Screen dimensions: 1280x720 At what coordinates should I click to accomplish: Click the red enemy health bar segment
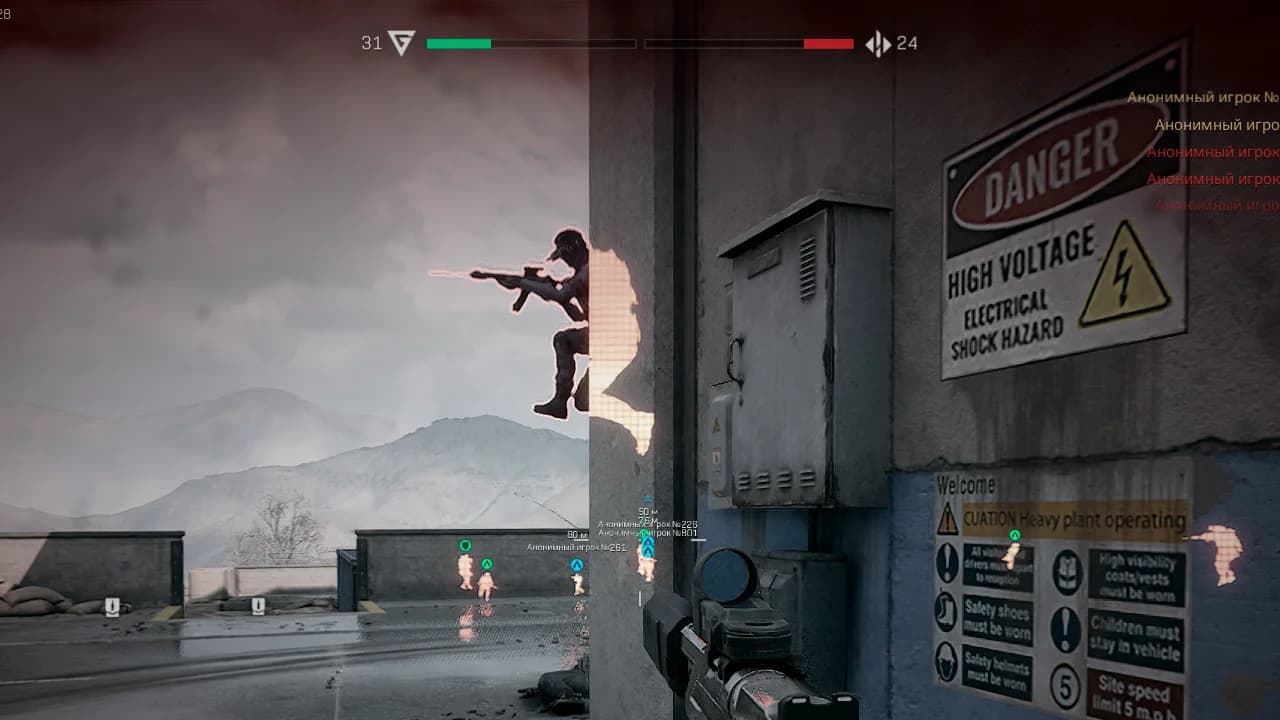pyautogui.click(x=830, y=43)
